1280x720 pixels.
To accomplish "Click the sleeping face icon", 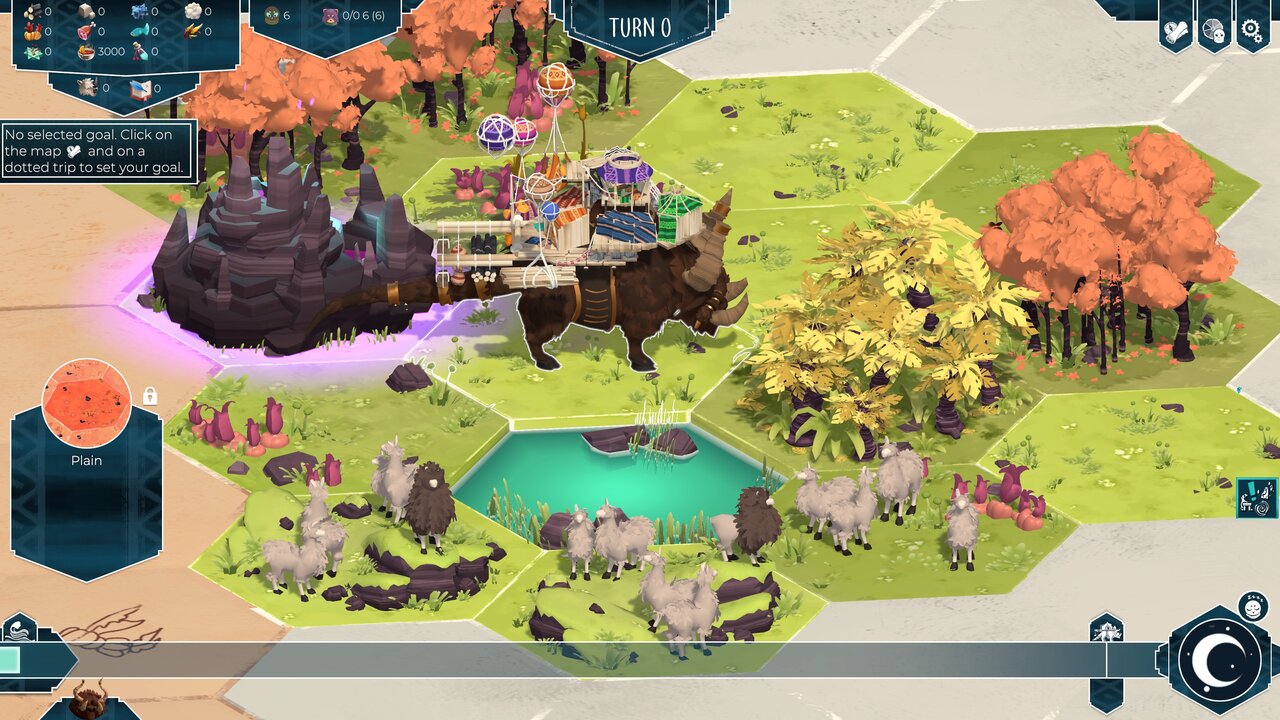I will click(1253, 605).
